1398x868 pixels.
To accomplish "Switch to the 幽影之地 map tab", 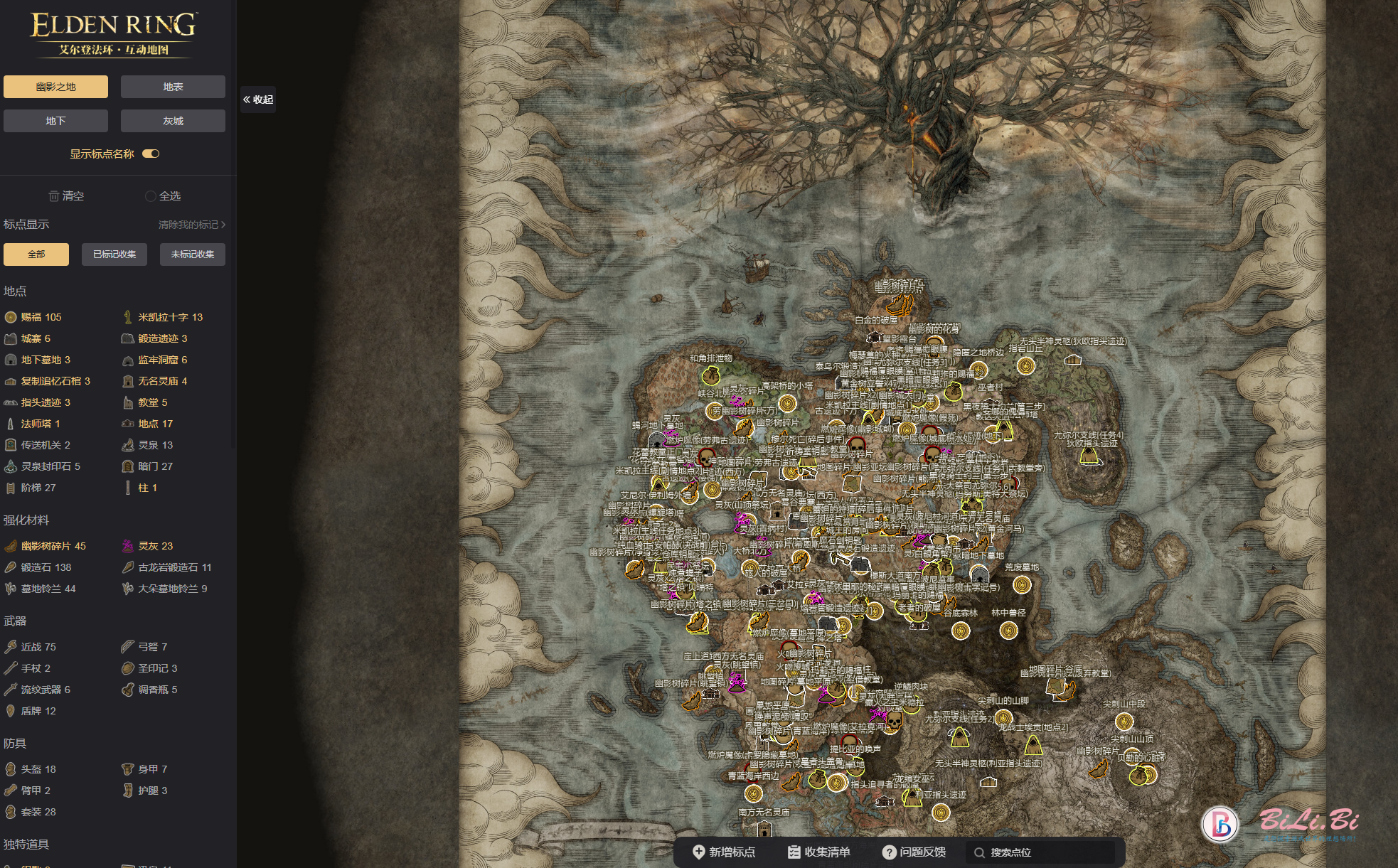I will pos(55,87).
